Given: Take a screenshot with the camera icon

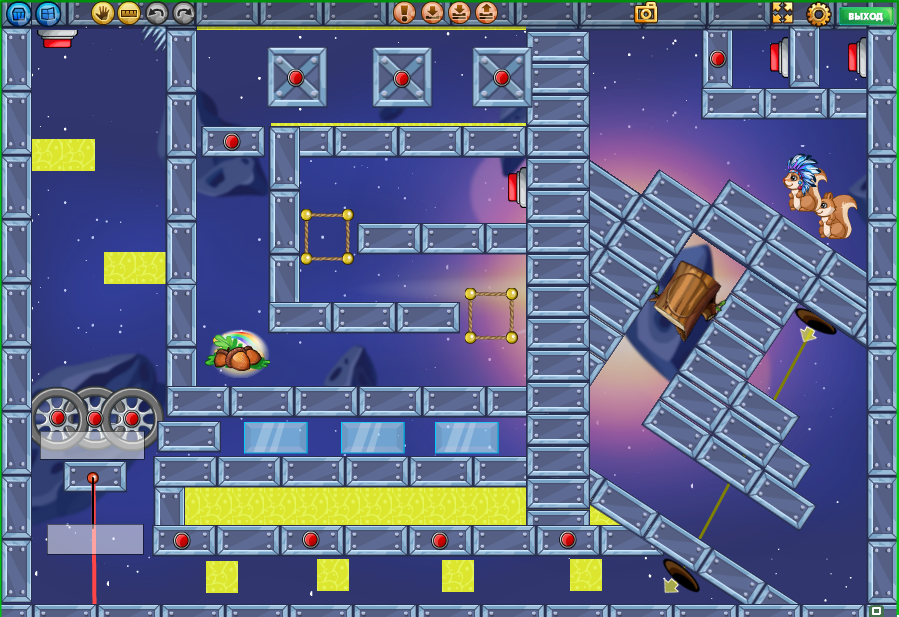Looking at the screenshot, I should tap(646, 13).
